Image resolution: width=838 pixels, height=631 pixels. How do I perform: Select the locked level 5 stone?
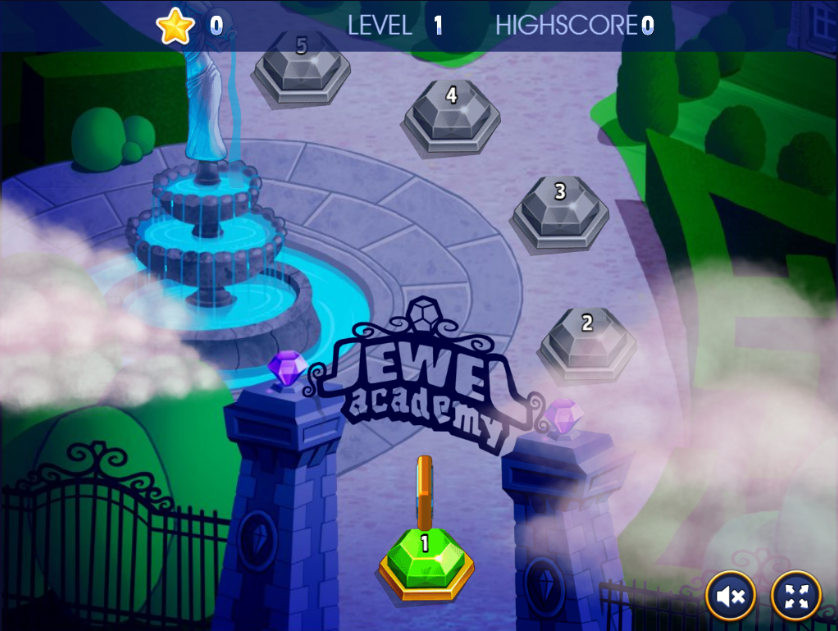302,62
